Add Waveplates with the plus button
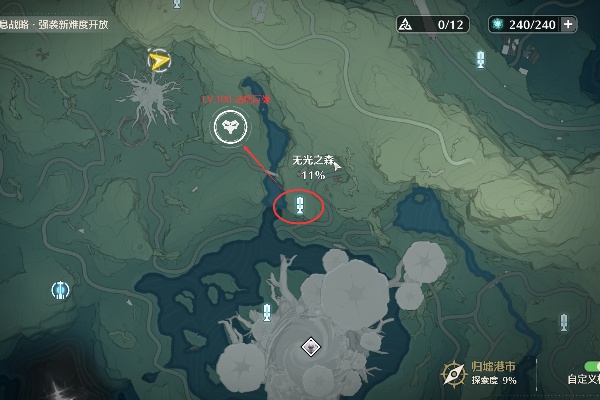600x400 pixels. [x=569, y=24]
